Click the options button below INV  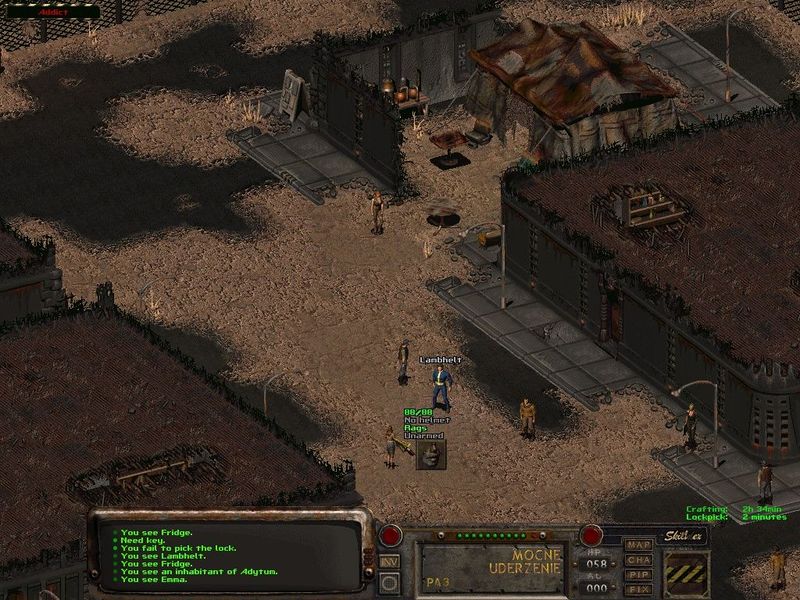[390, 582]
